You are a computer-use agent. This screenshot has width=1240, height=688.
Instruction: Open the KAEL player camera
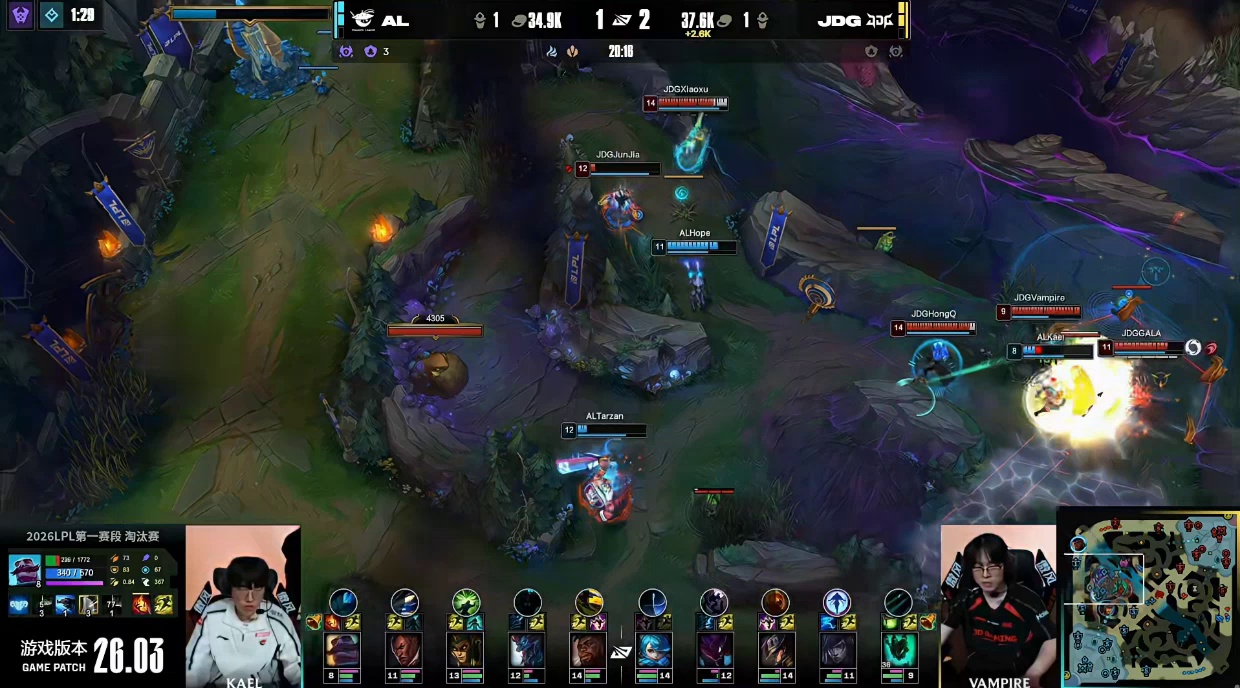point(242,605)
